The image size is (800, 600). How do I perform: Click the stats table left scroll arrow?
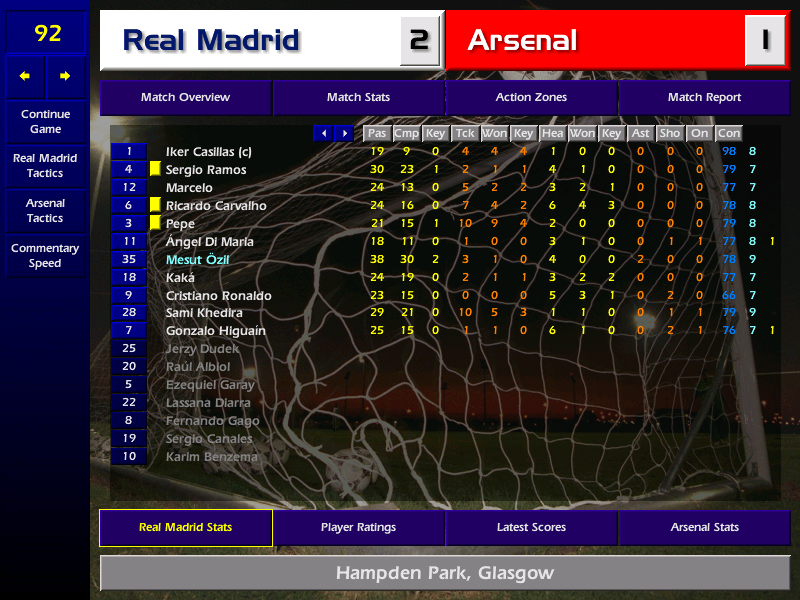(323, 133)
